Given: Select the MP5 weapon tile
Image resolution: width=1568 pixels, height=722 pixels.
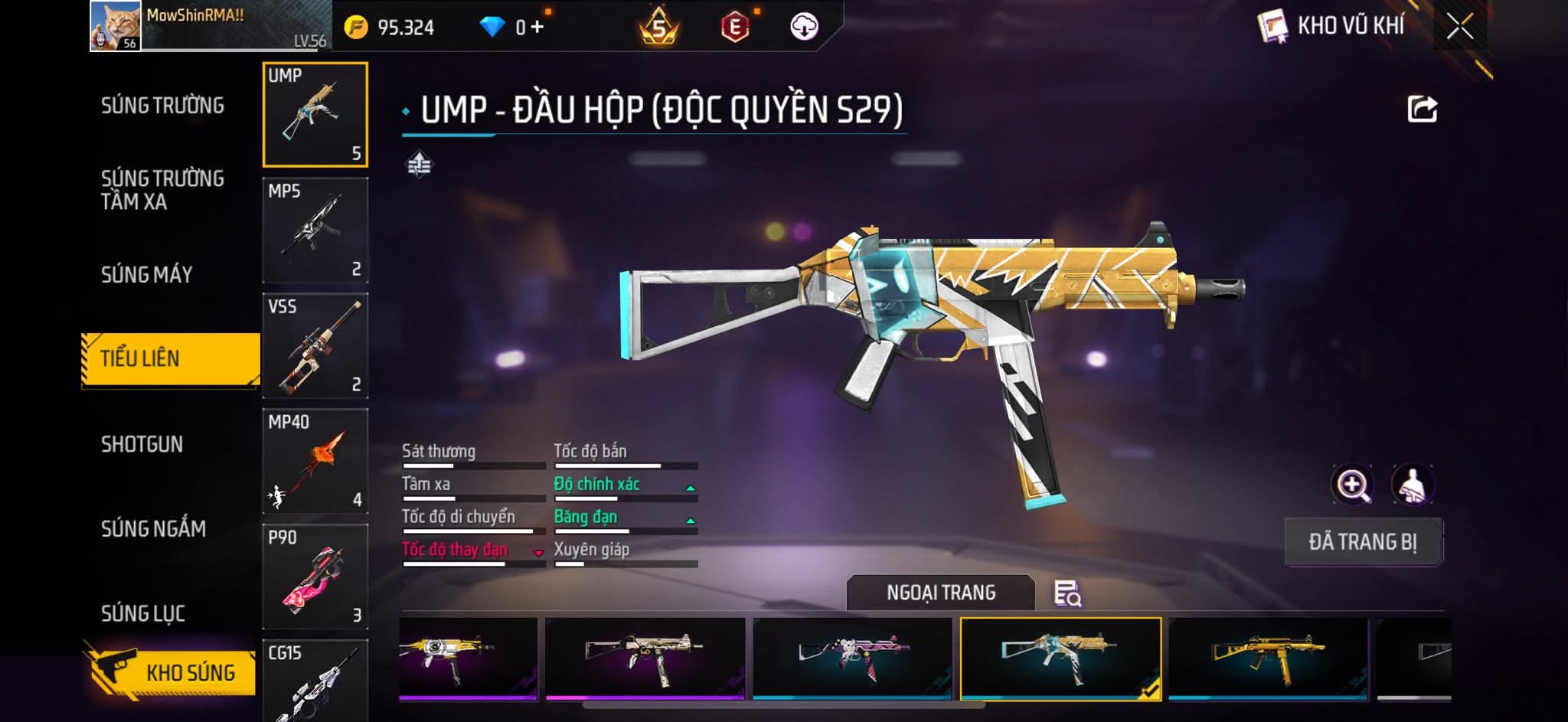Looking at the screenshot, I should click(x=315, y=230).
